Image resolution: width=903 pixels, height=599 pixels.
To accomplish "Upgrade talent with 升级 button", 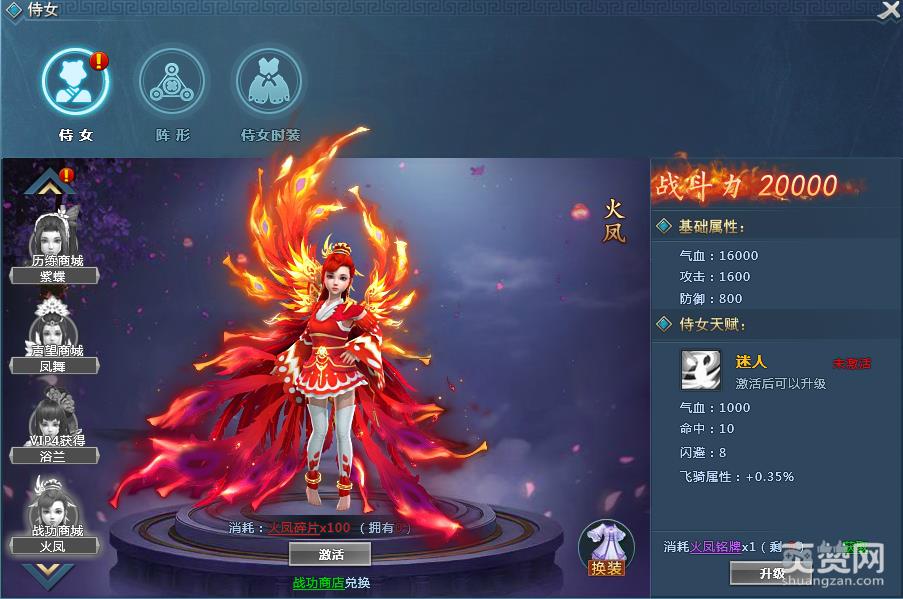I will [x=771, y=573].
